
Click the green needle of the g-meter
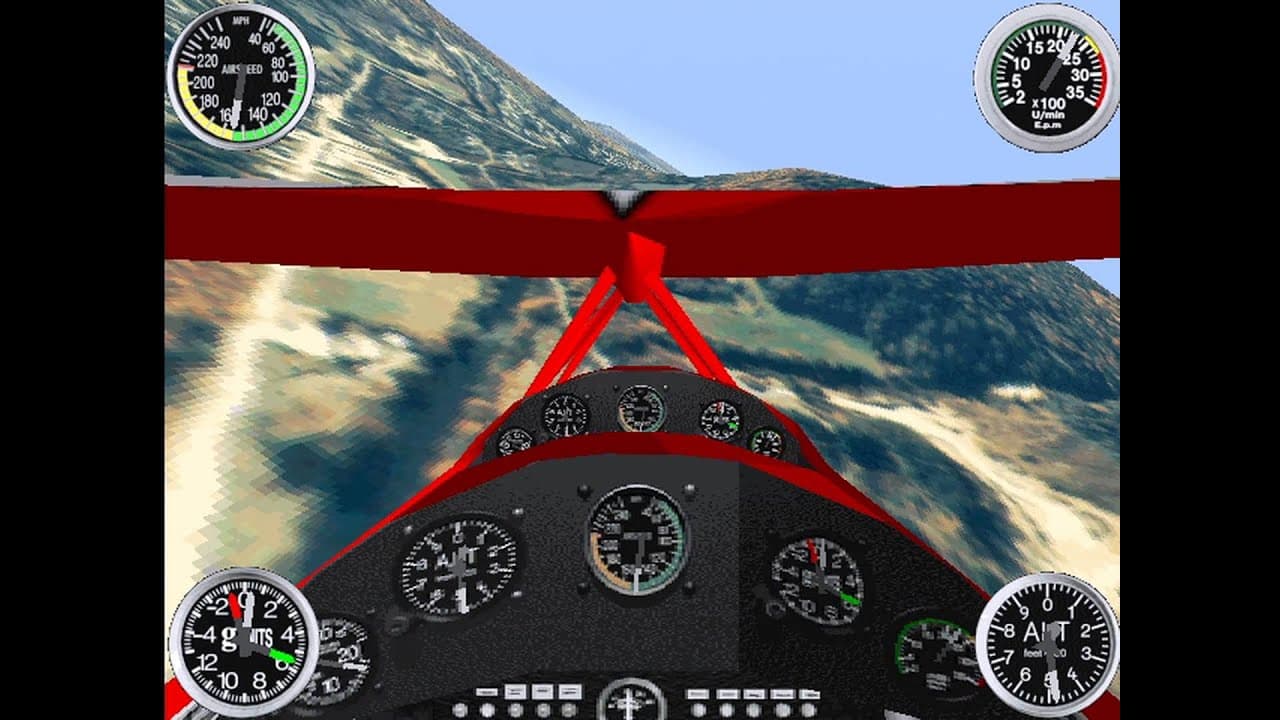[281, 656]
